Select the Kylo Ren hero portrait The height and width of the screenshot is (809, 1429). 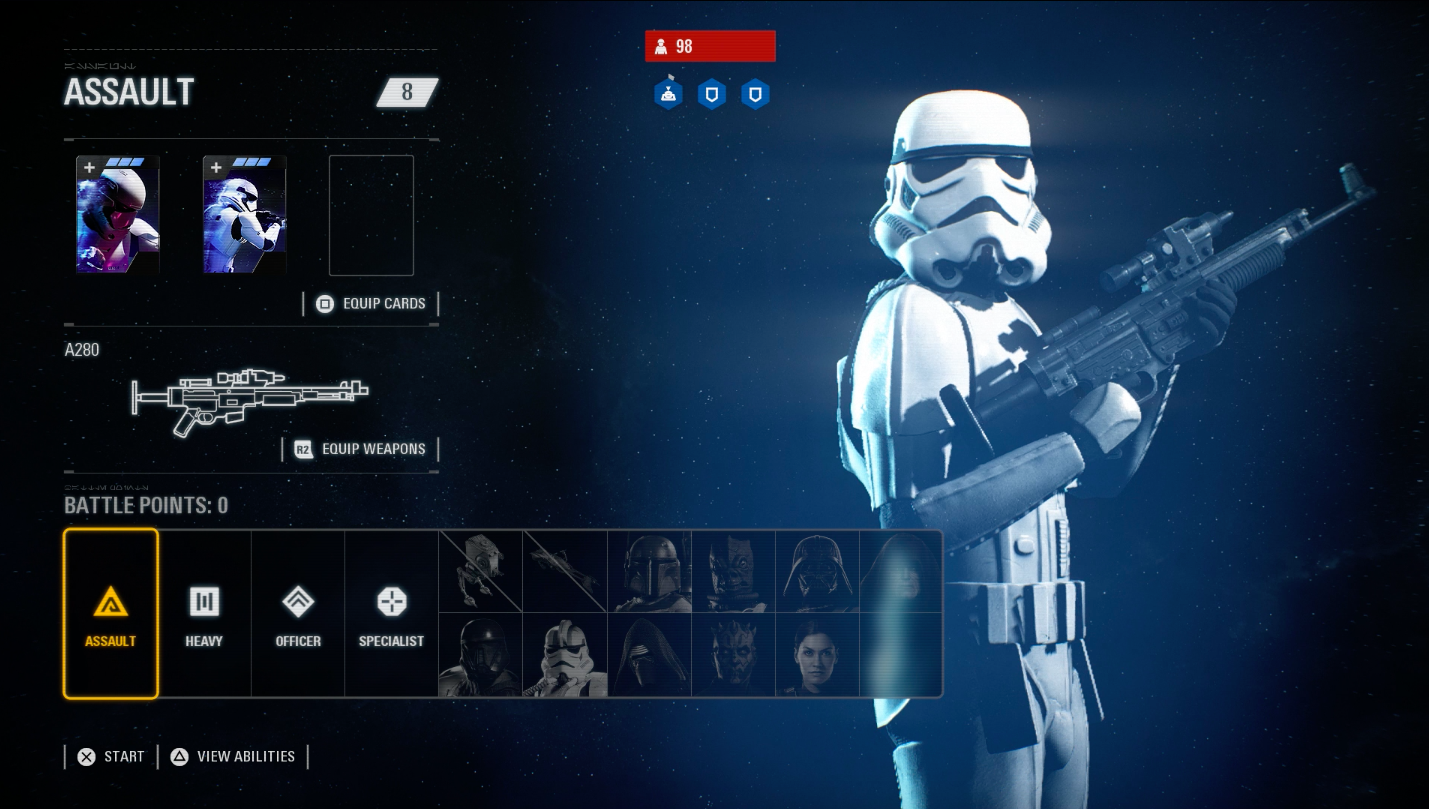tap(649, 655)
